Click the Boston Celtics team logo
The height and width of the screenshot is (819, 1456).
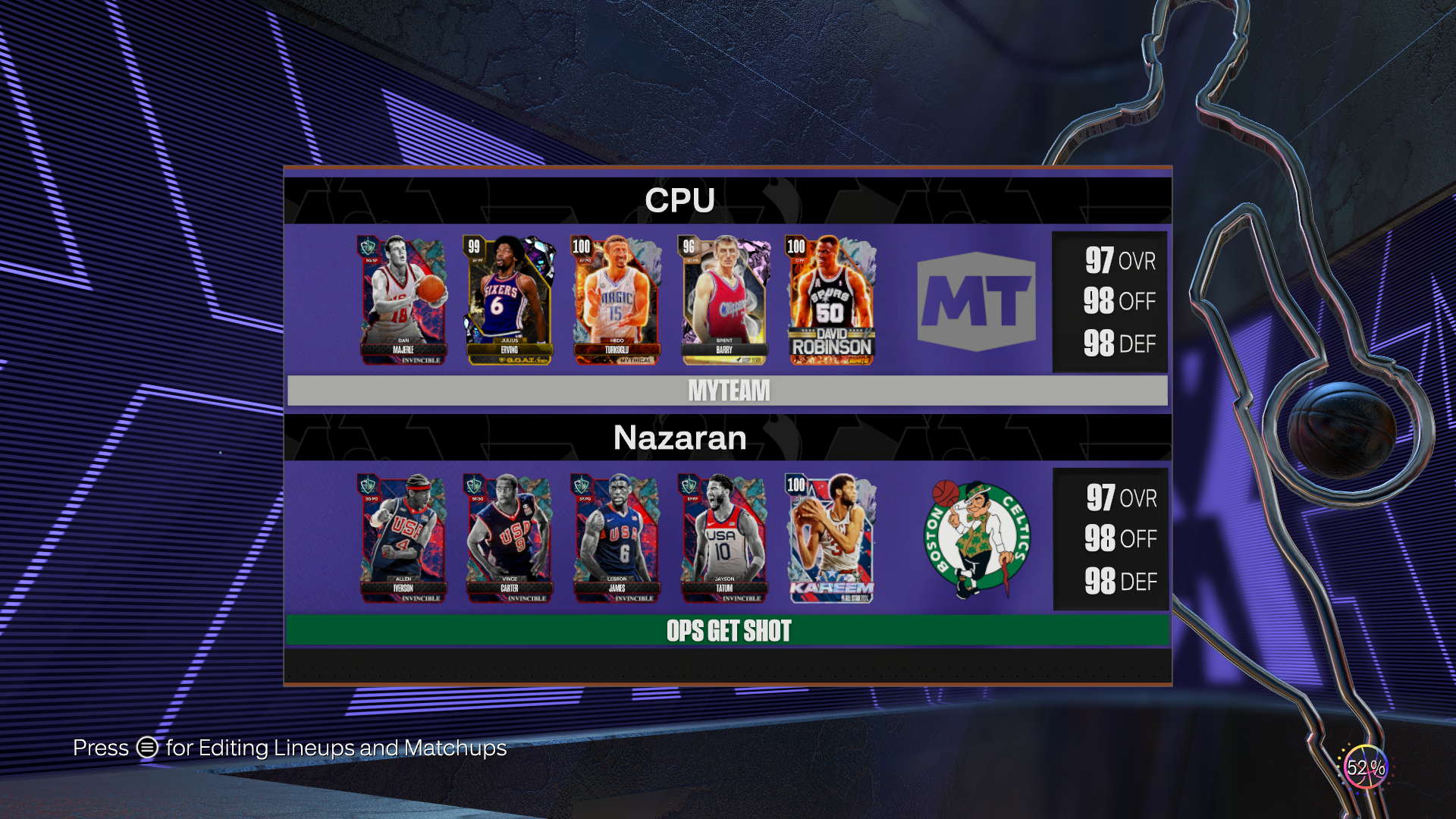pos(977,538)
